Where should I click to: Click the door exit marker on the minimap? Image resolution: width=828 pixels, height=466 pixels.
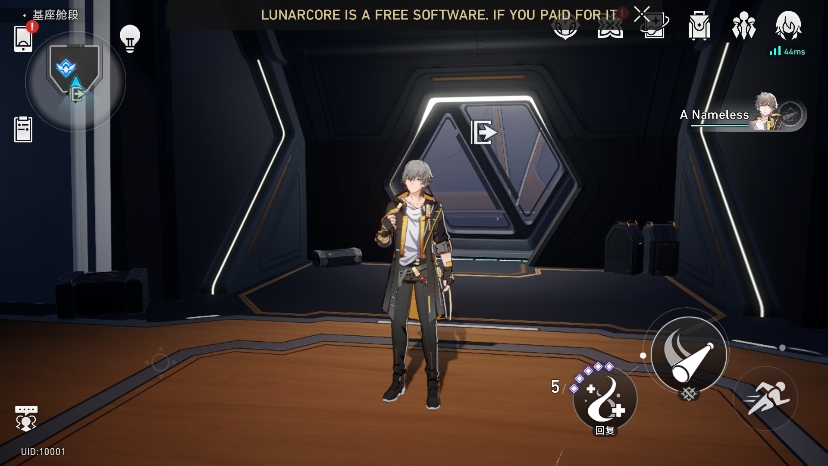pos(77,94)
